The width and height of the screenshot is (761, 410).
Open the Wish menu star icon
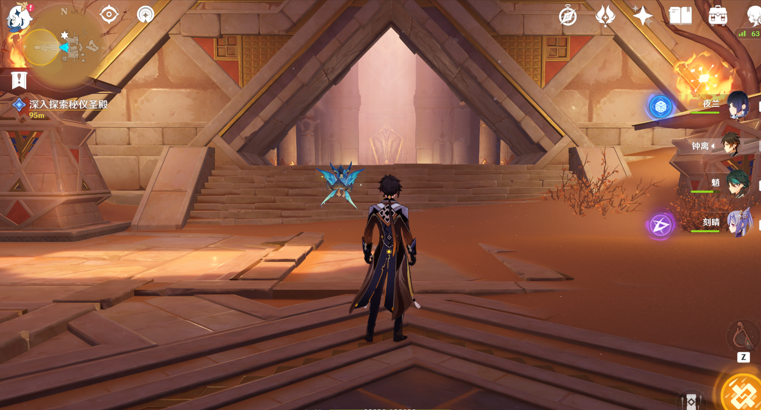[643, 15]
